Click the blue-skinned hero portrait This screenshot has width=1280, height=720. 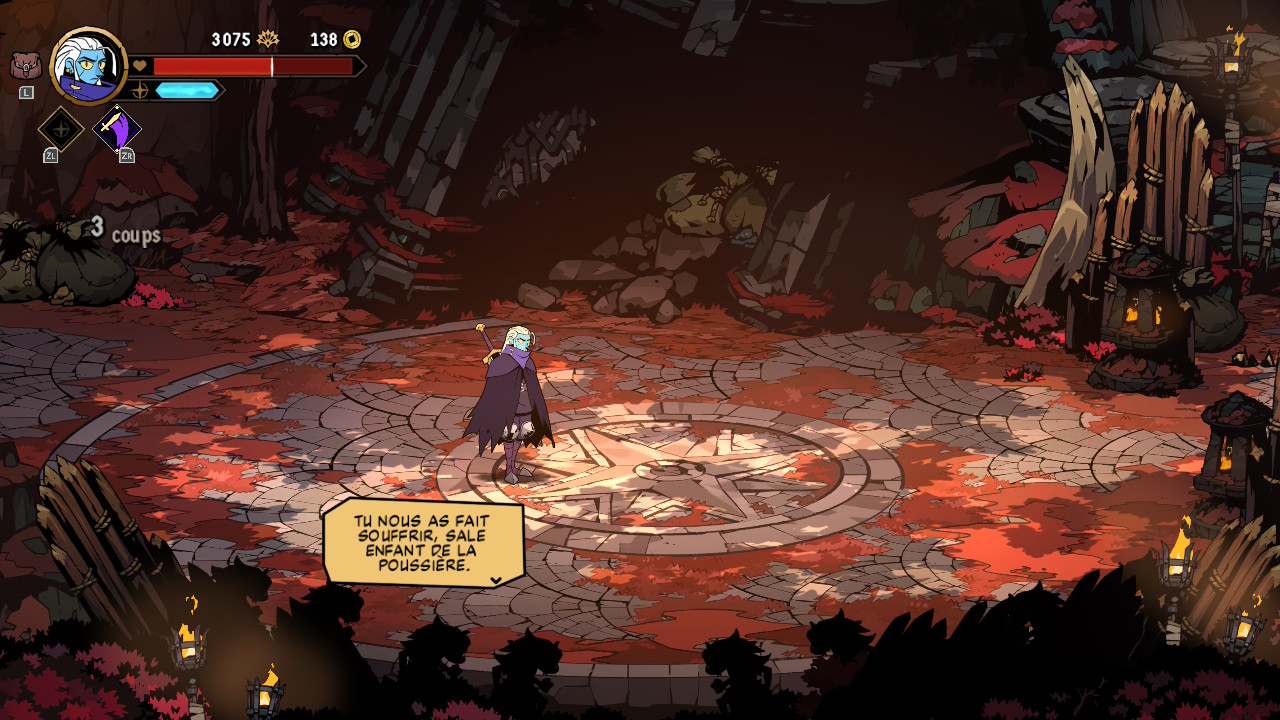88,66
